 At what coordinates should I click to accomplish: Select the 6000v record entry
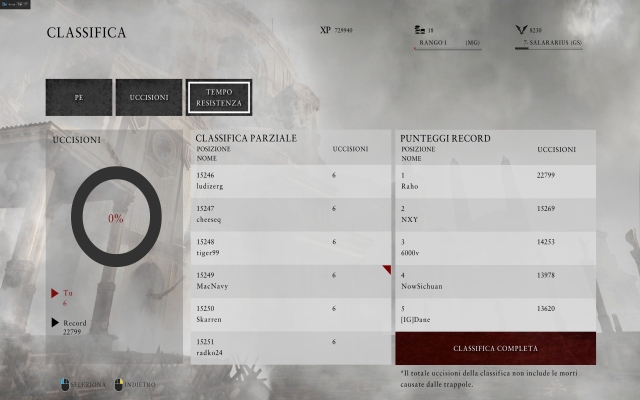pyautogui.click(x=496, y=247)
